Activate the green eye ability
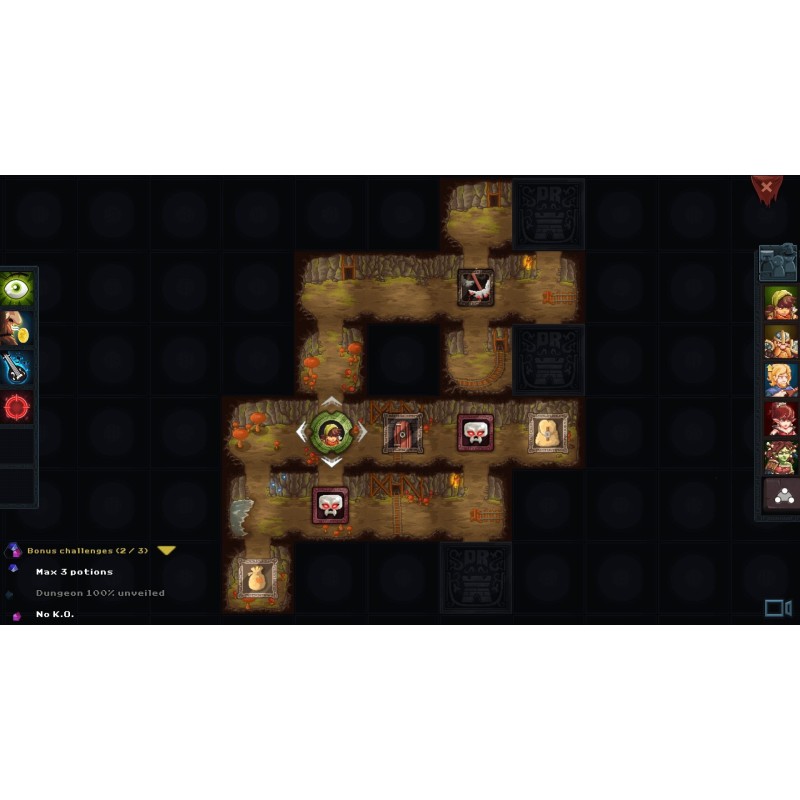800x800 pixels. (17, 289)
